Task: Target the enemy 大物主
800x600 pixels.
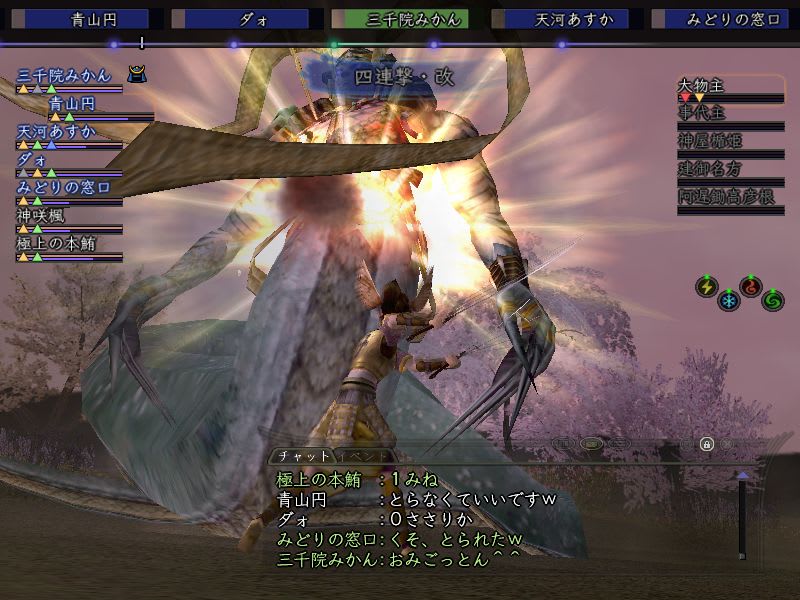Action: pyautogui.click(x=701, y=86)
